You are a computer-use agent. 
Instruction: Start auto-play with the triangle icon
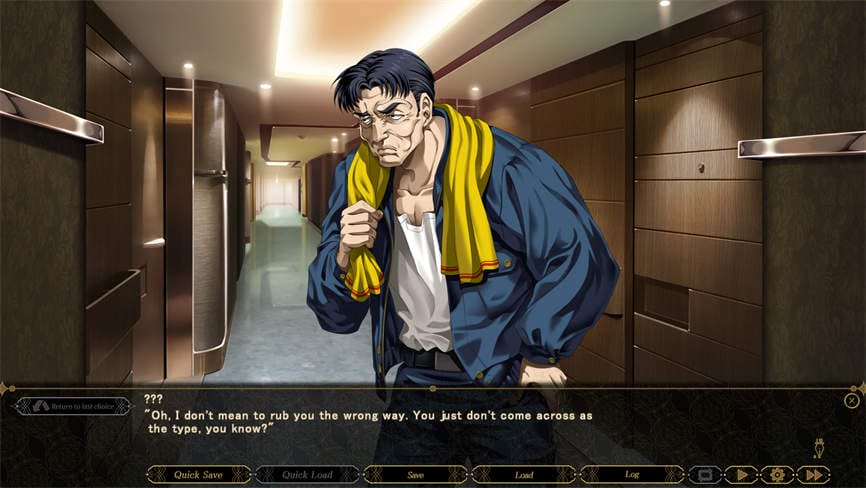[741, 475]
